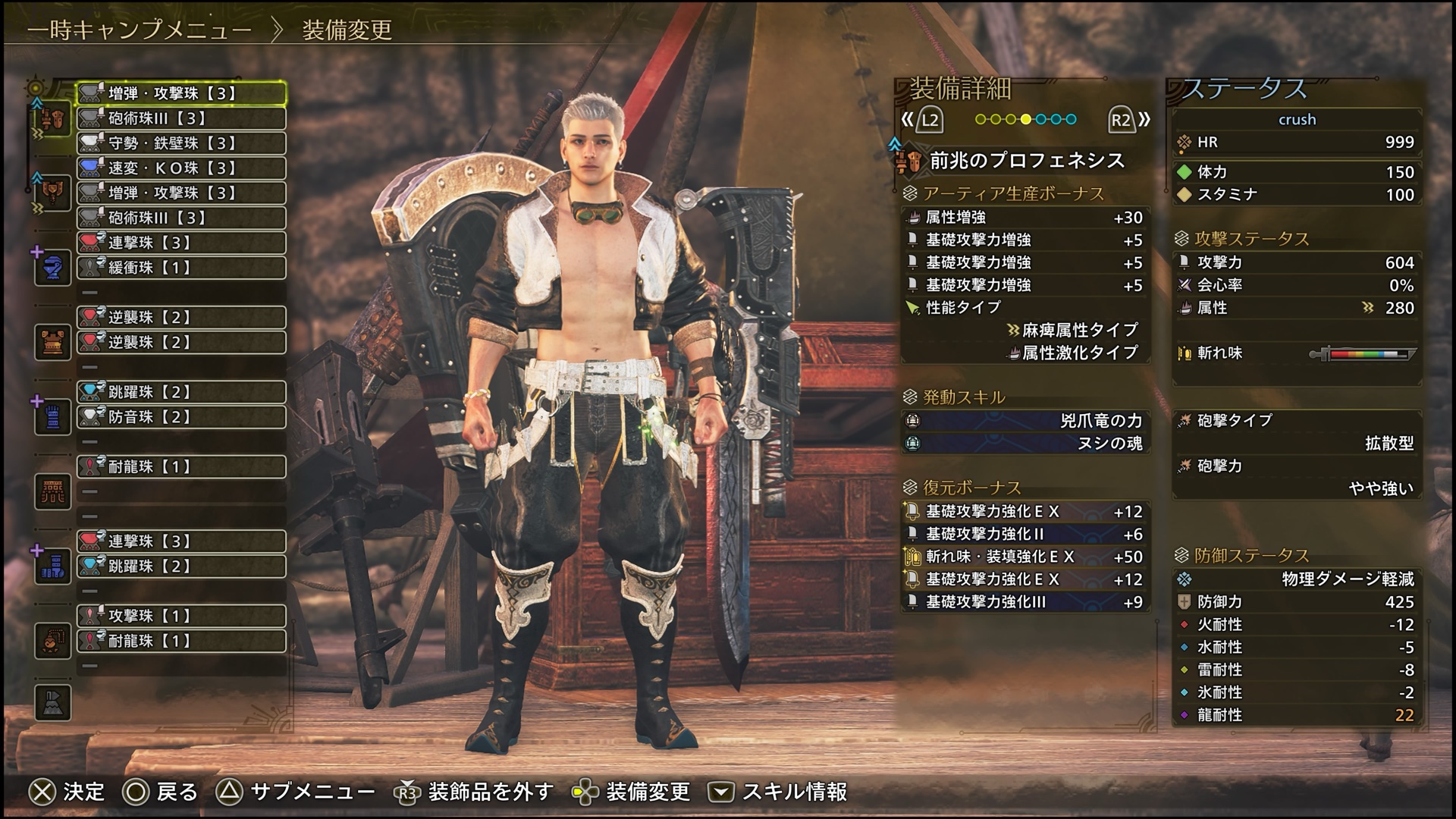Image resolution: width=1456 pixels, height=819 pixels.
Task: Go to previous 装備詳細 page with left chevron
Action: coord(907,119)
